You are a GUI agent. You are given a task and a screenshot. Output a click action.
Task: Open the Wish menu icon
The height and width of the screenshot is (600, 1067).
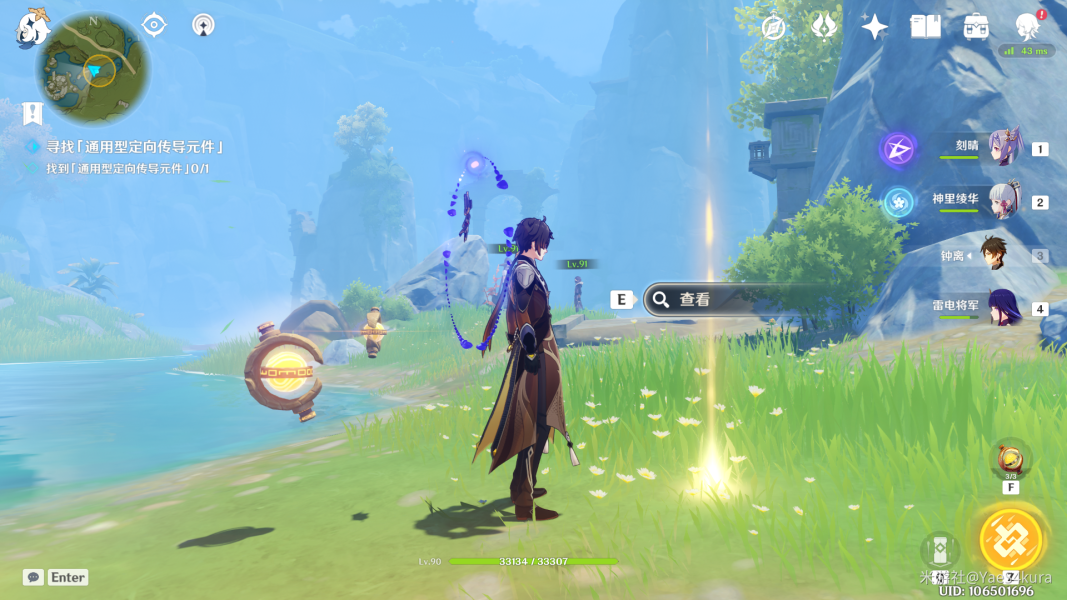824,27
